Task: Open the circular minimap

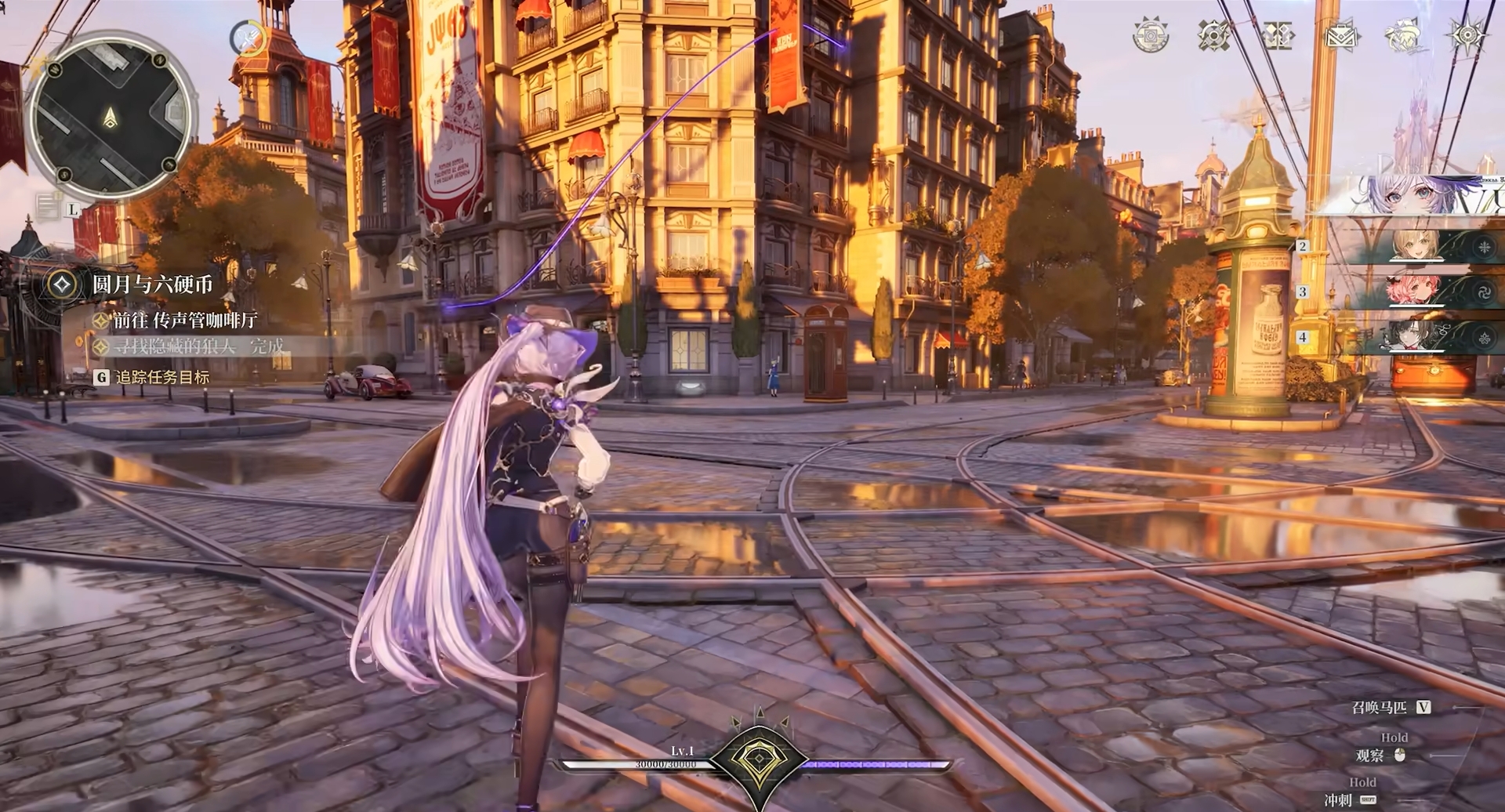Action: [111, 116]
